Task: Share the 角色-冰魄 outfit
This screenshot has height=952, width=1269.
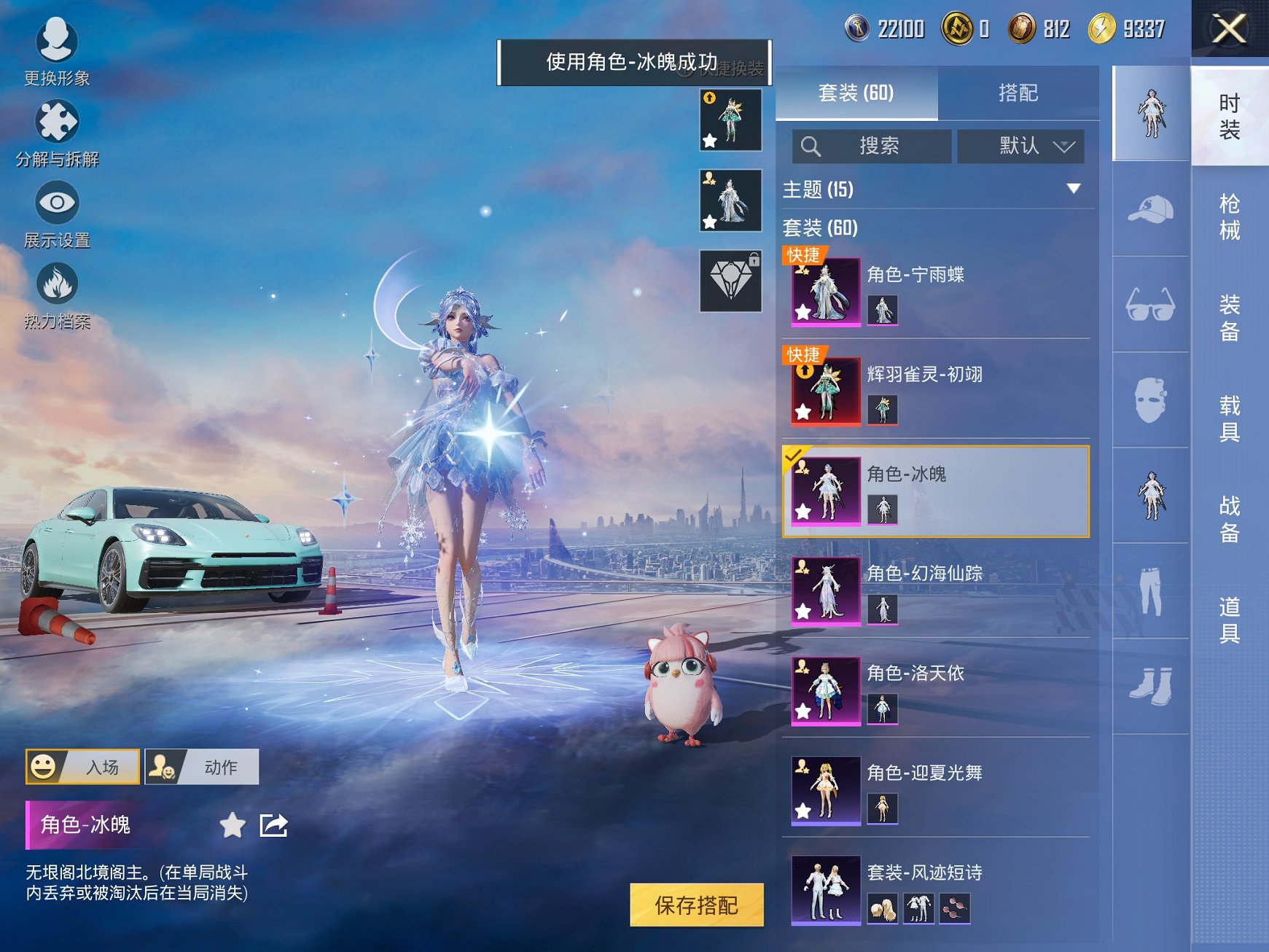Action: coord(273,827)
